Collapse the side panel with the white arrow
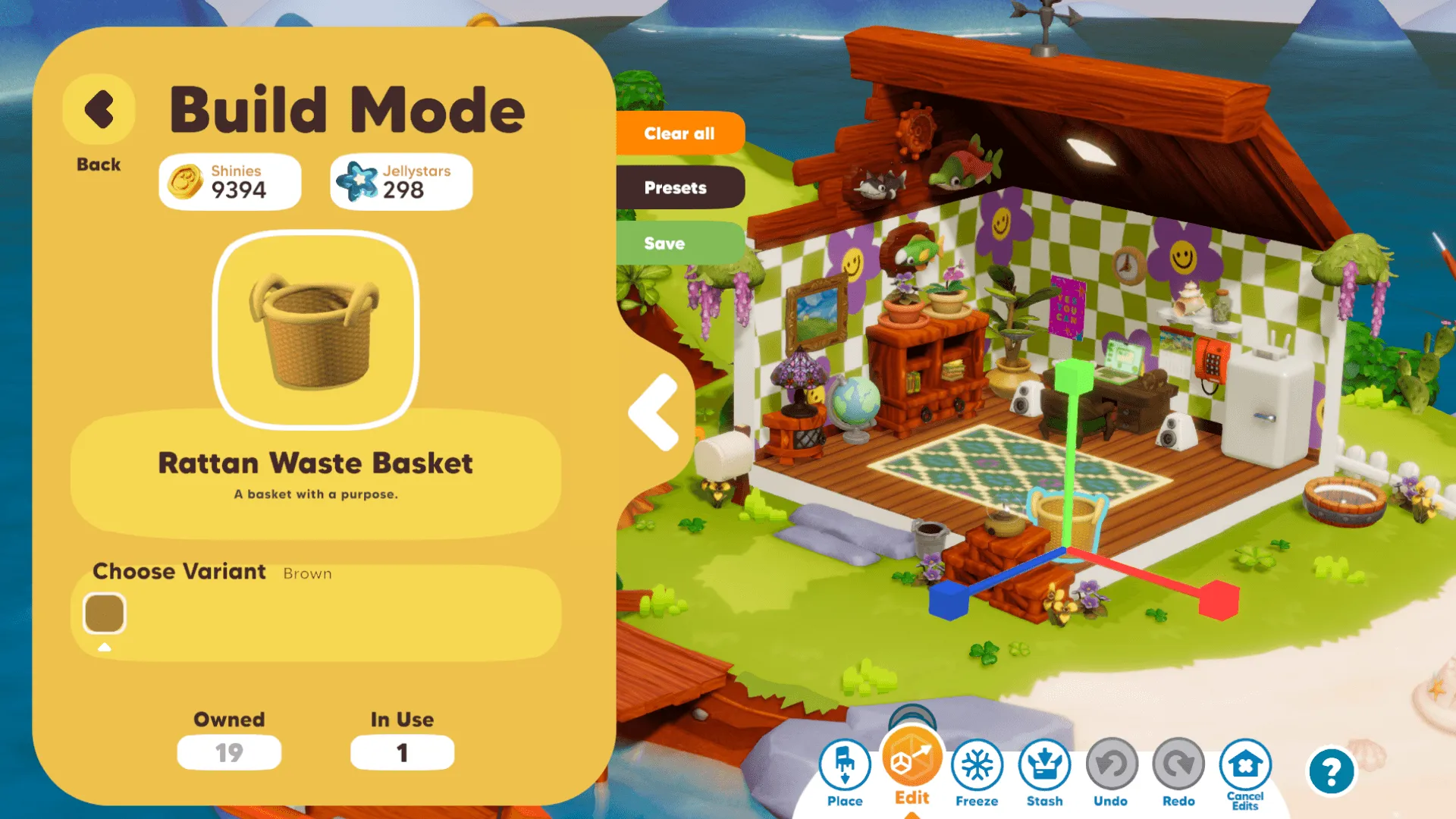 (654, 413)
